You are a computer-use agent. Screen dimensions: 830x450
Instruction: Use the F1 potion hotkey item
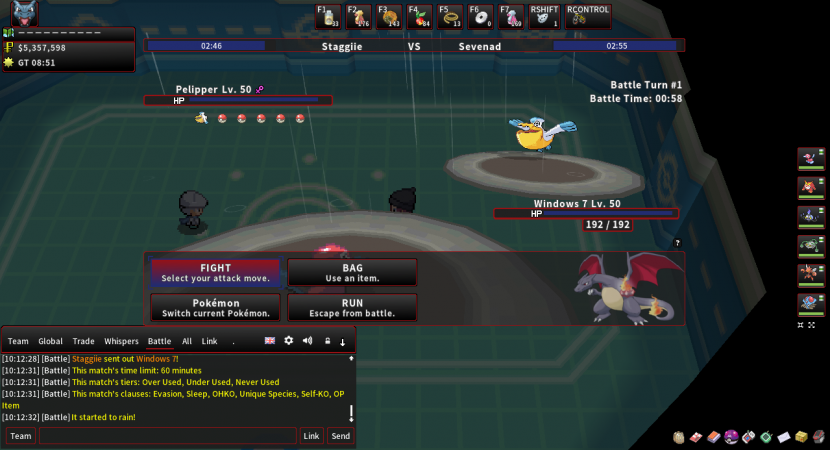coord(329,16)
